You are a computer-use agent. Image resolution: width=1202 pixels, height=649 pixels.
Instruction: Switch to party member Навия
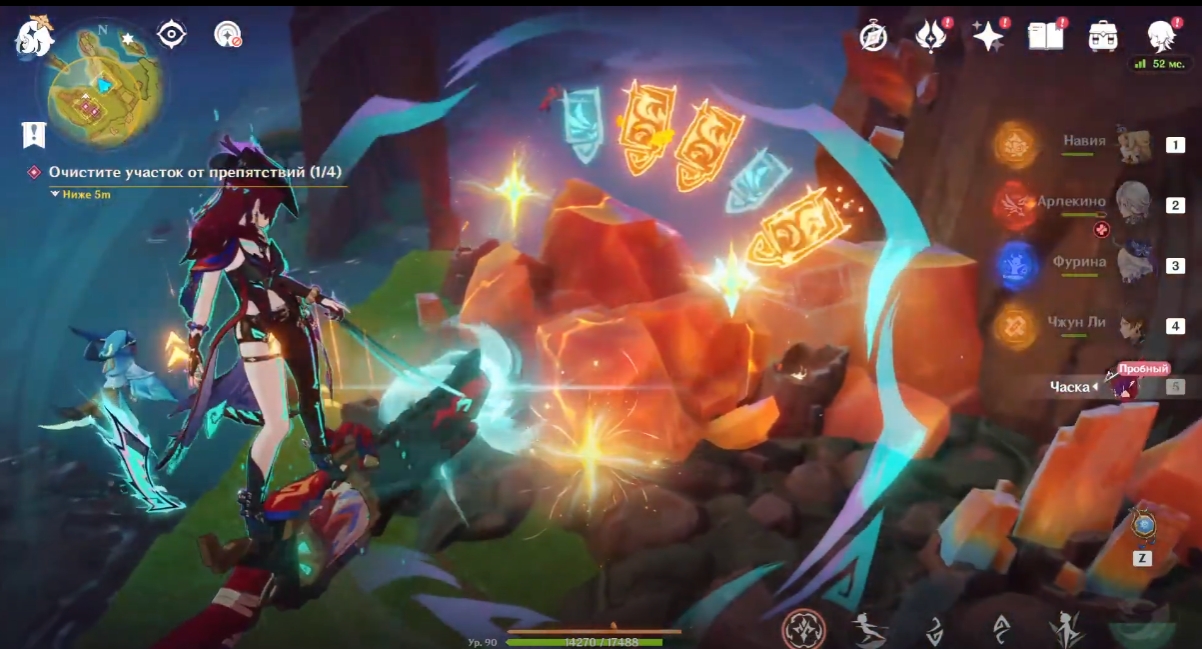(1134, 146)
